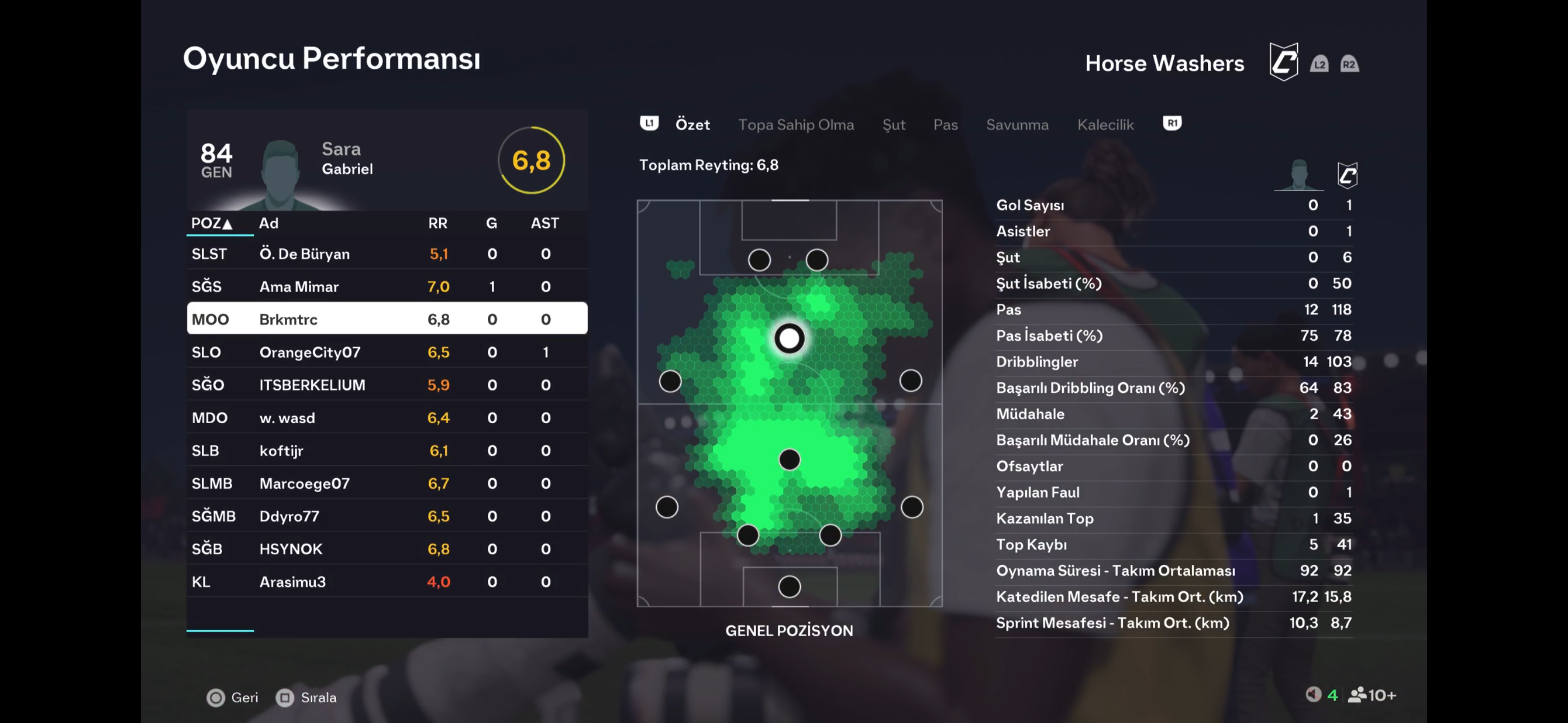Select Ama Mimar in the player list
The height and width of the screenshot is (723, 1568).
[x=386, y=286]
